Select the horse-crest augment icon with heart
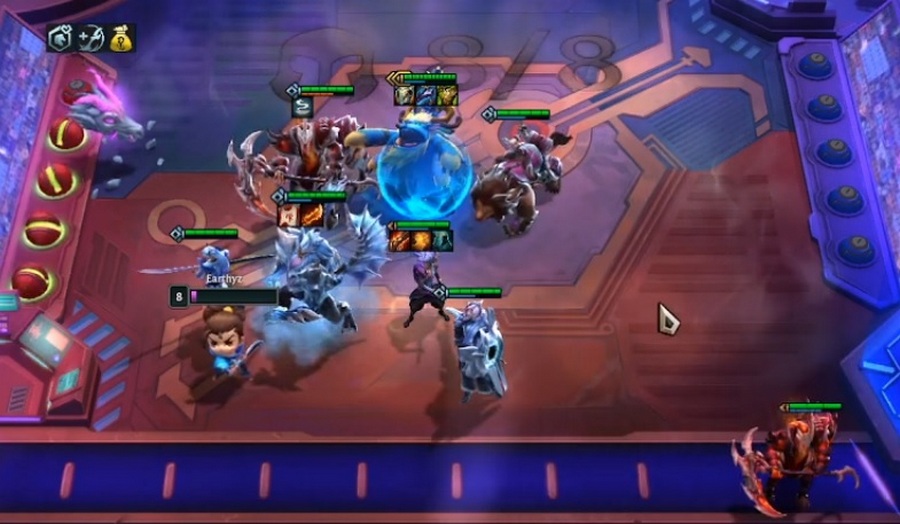This screenshot has width=900, height=524. [61, 38]
